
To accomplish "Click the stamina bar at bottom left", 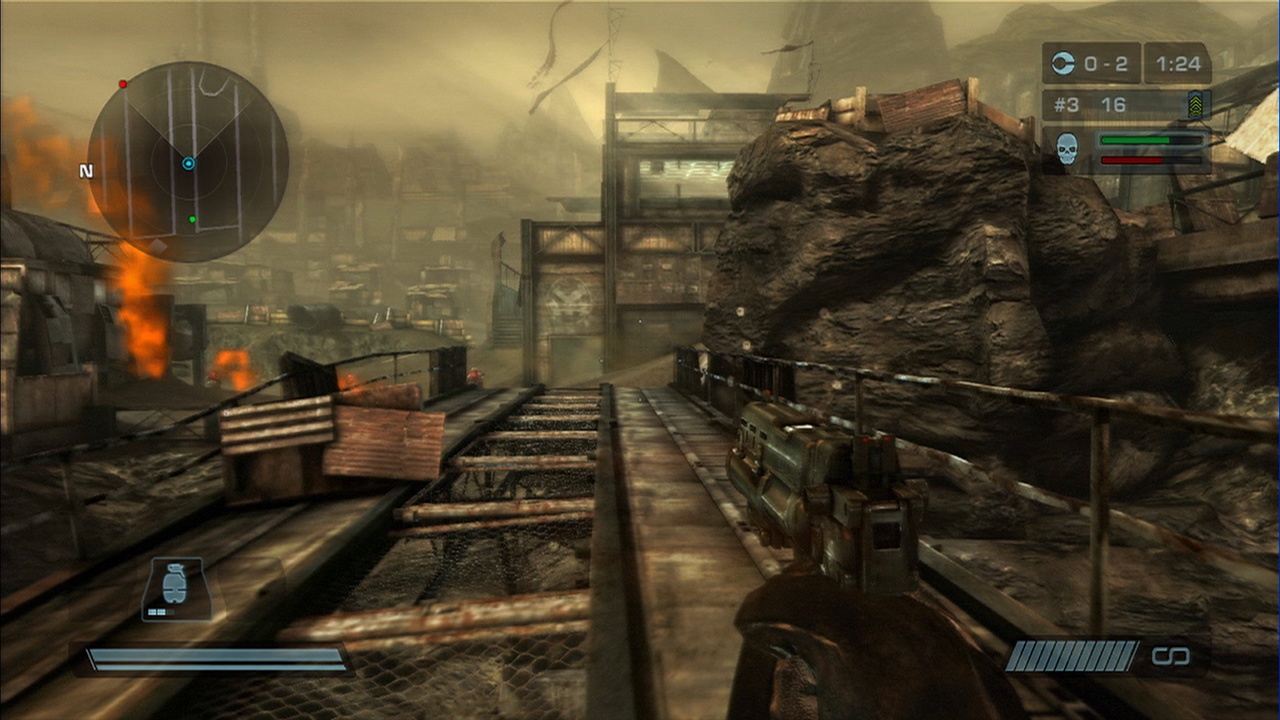I will (215, 661).
